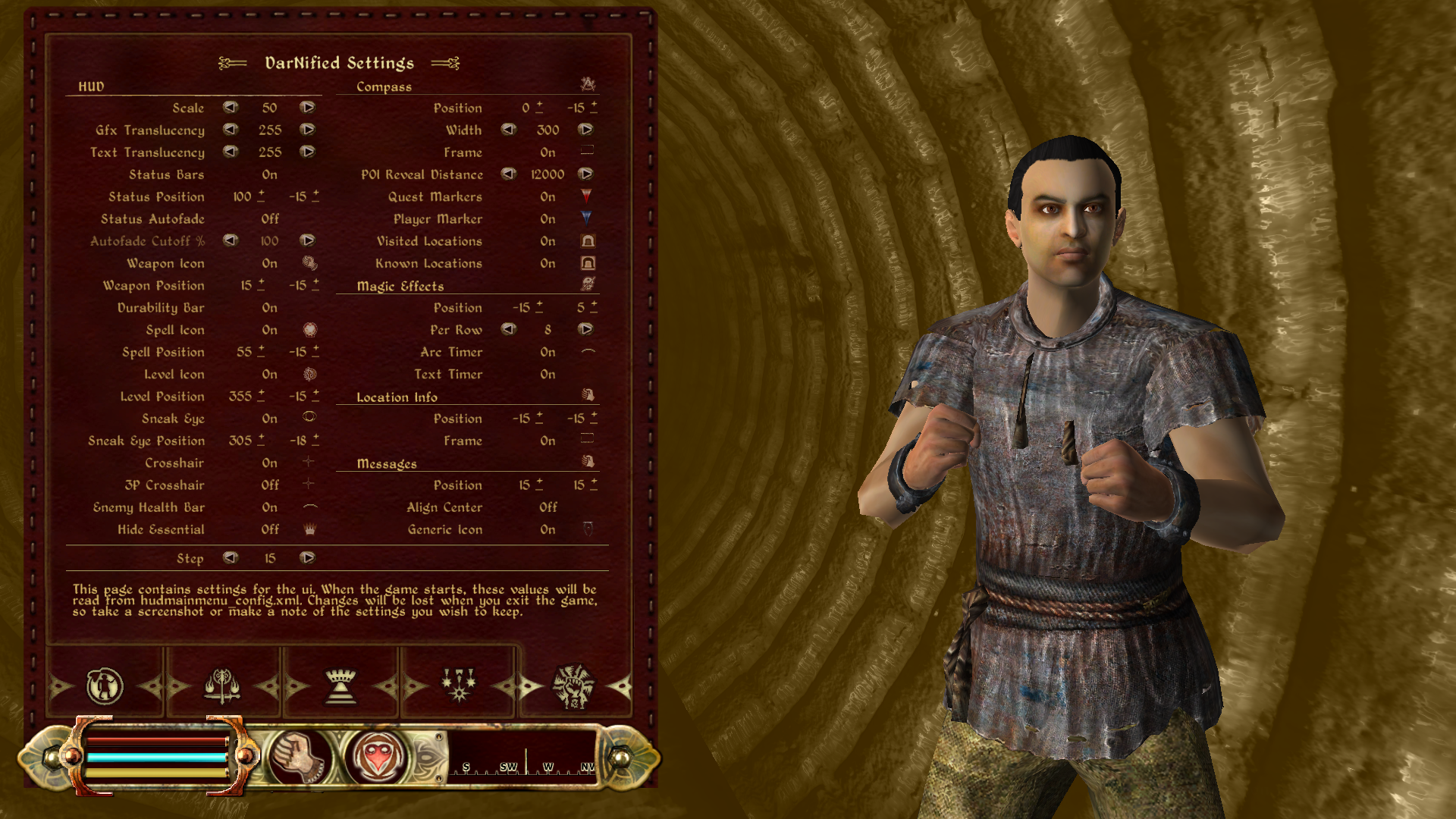Toggle compass Quest Markers
The width and height of the screenshot is (1456, 819).
(x=548, y=196)
